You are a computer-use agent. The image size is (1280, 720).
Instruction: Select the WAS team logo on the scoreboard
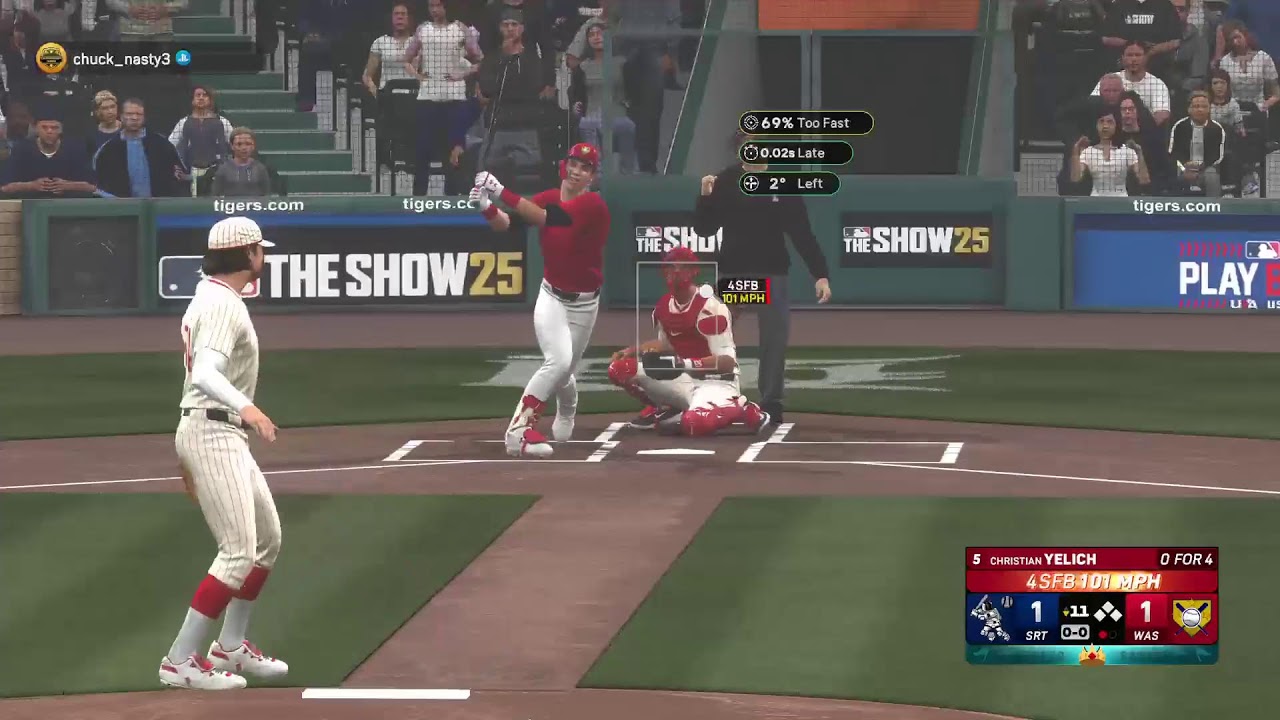point(1191,618)
